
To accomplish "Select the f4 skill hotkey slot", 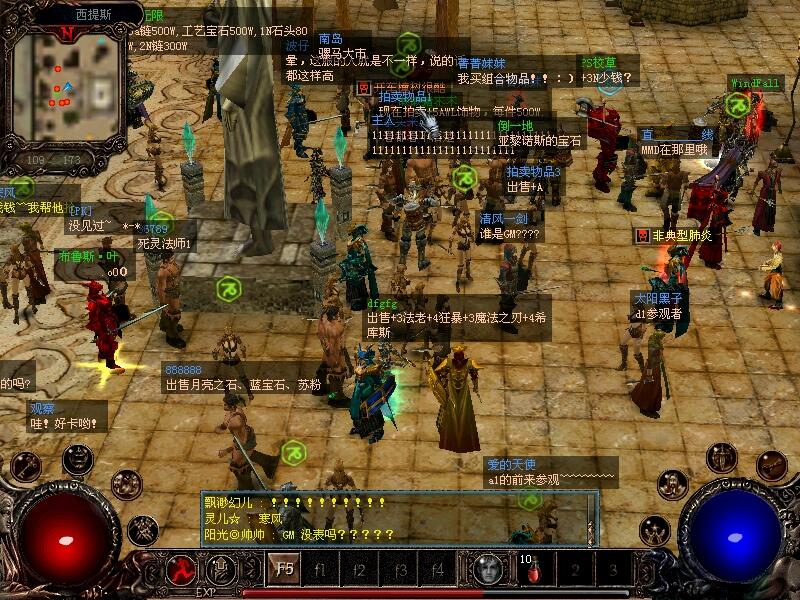I will [438, 570].
